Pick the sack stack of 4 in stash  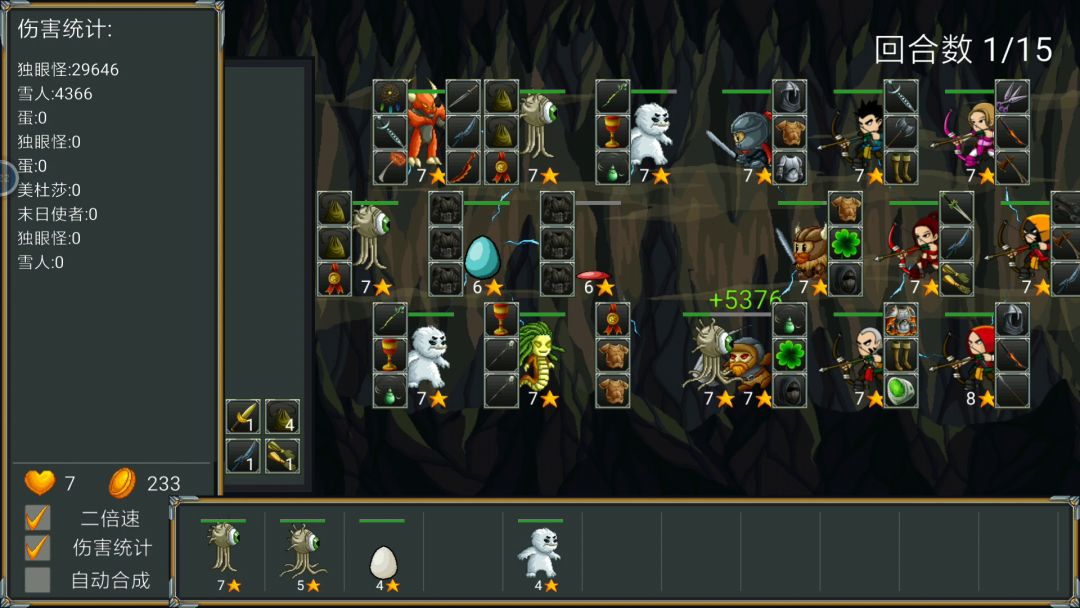[282, 417]
